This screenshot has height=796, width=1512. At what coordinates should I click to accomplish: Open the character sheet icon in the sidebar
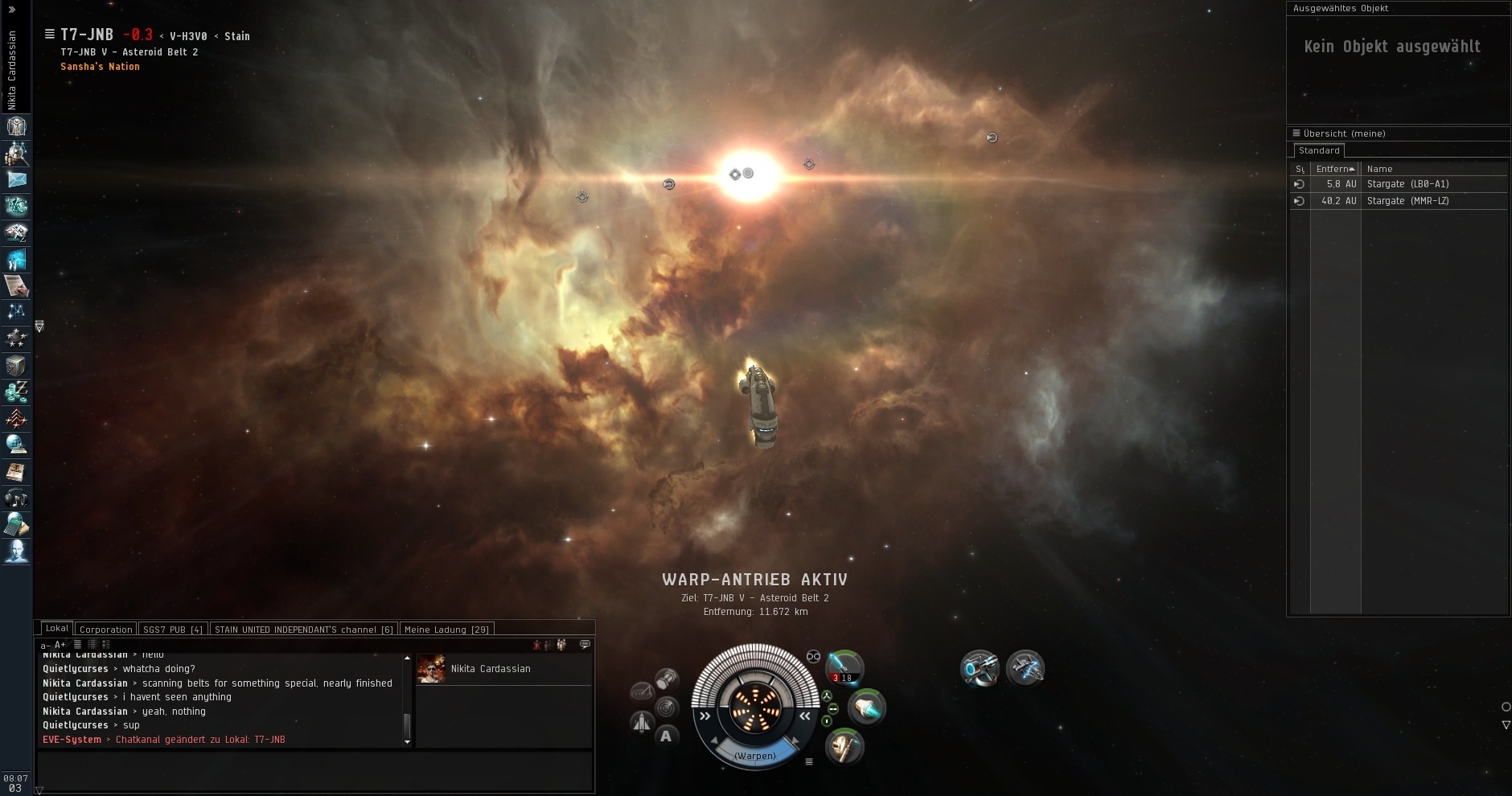click(16, 126)
